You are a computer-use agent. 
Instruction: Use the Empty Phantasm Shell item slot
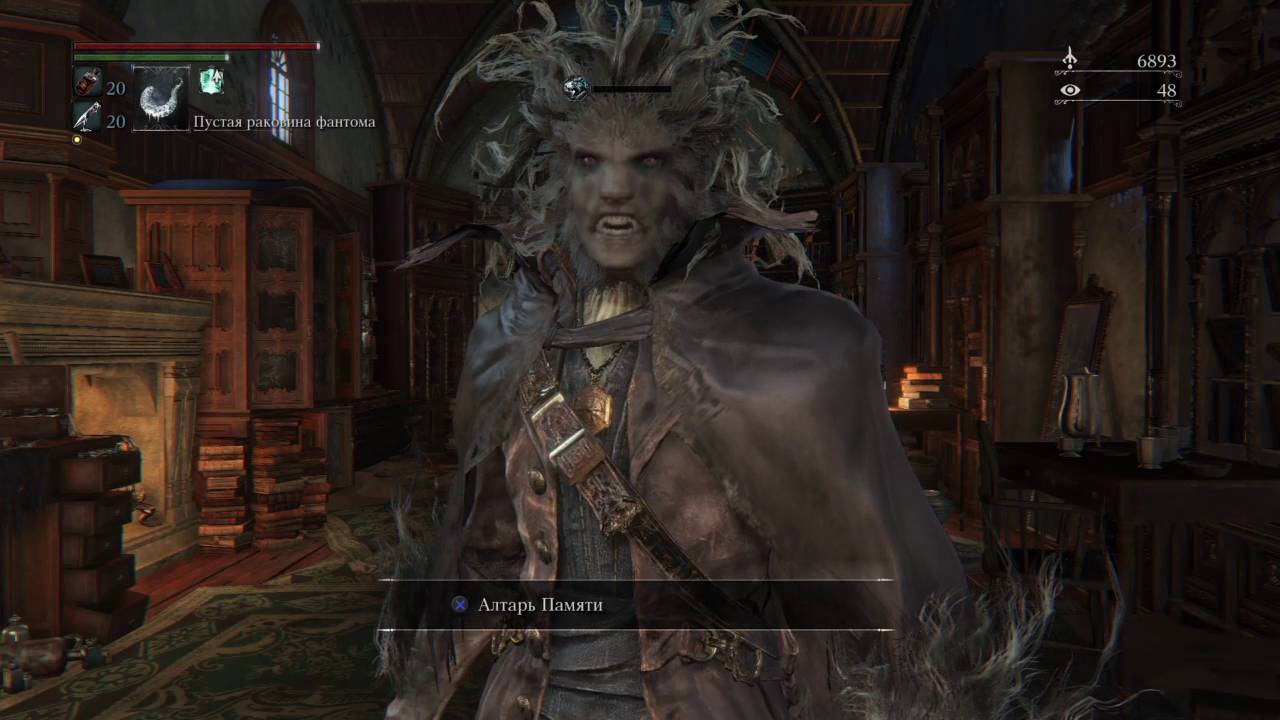pyautogui.click(x=161, y=98)
